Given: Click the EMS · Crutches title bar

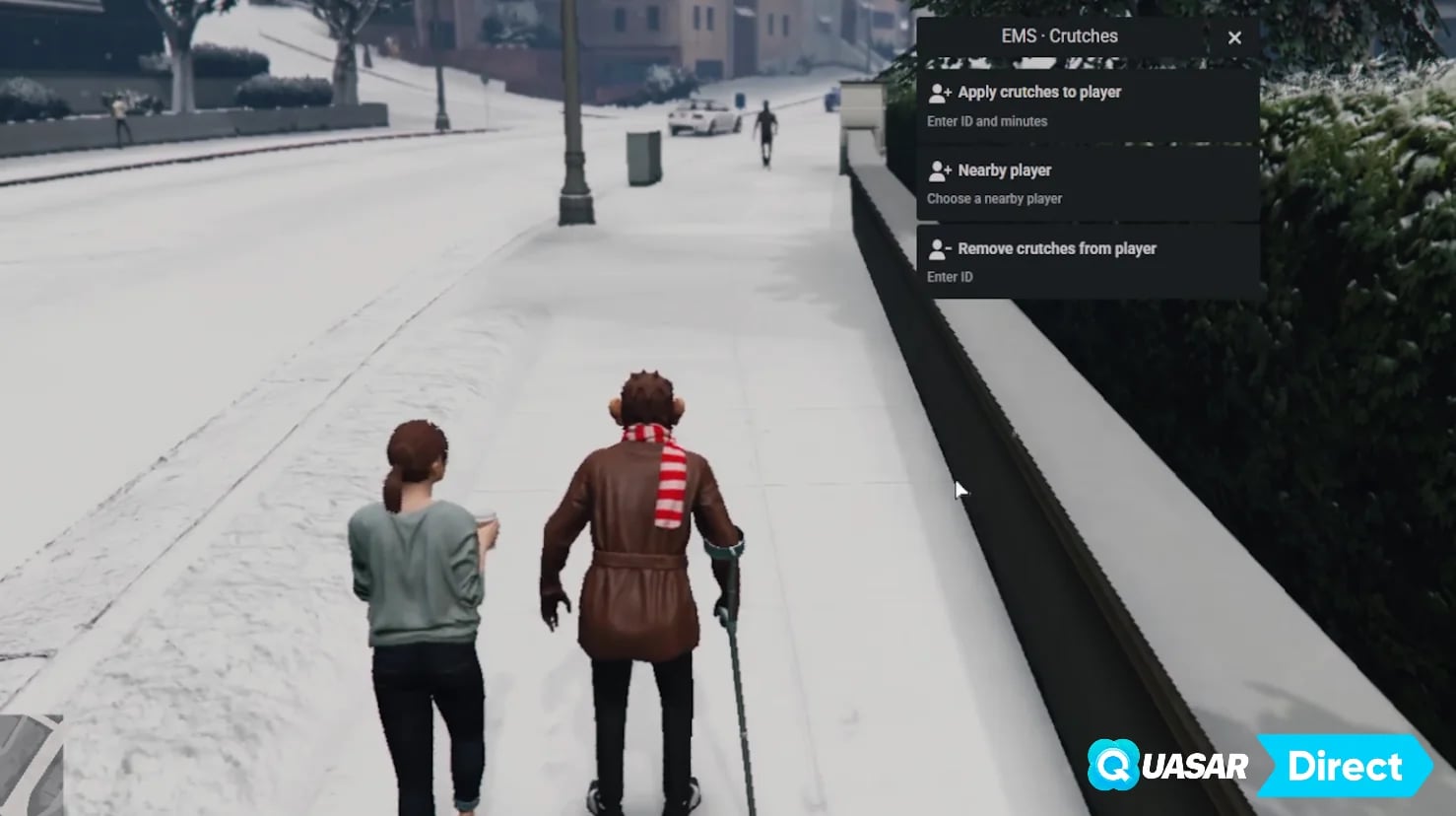Looking at the screenshot, I should click(1058, 35).
